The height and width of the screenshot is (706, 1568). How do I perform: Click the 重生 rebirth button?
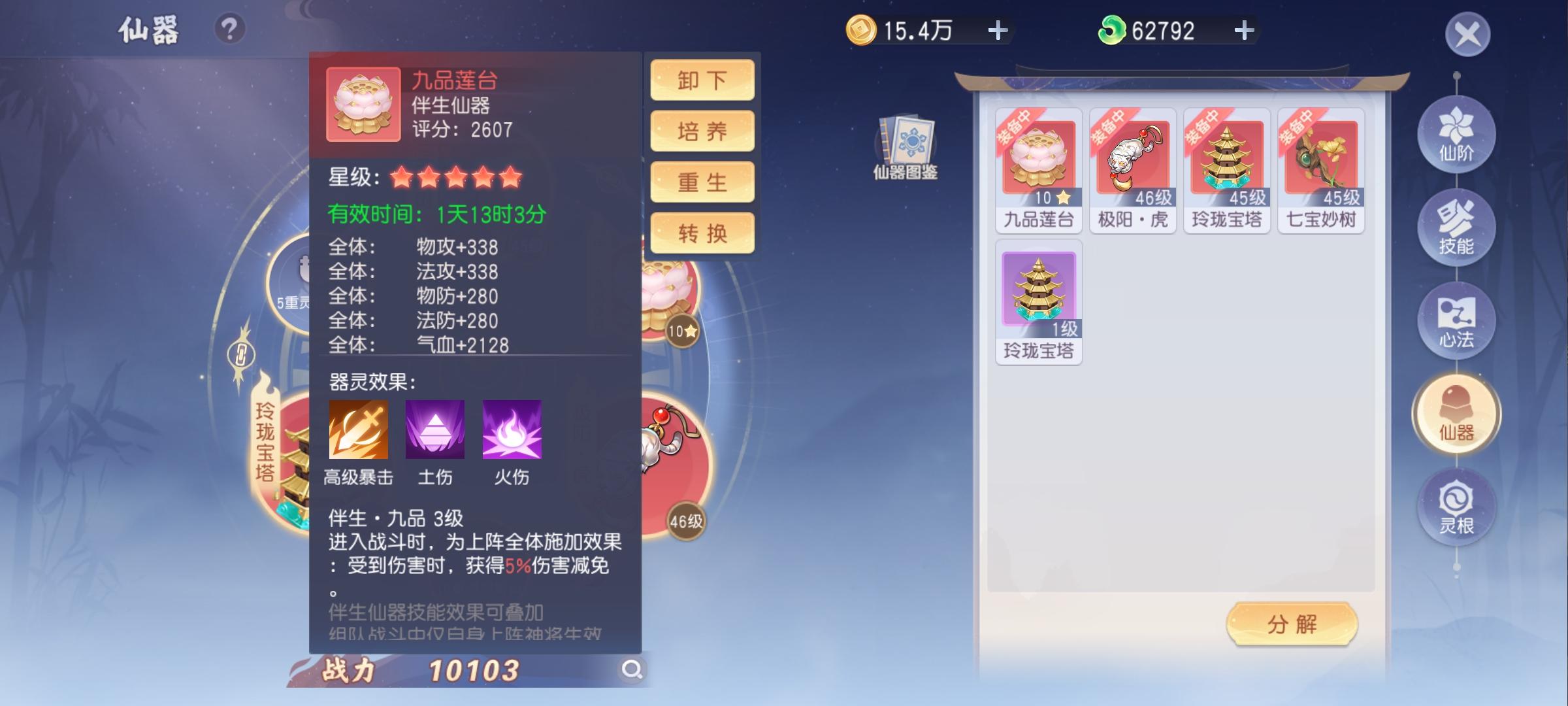[702, 183]
